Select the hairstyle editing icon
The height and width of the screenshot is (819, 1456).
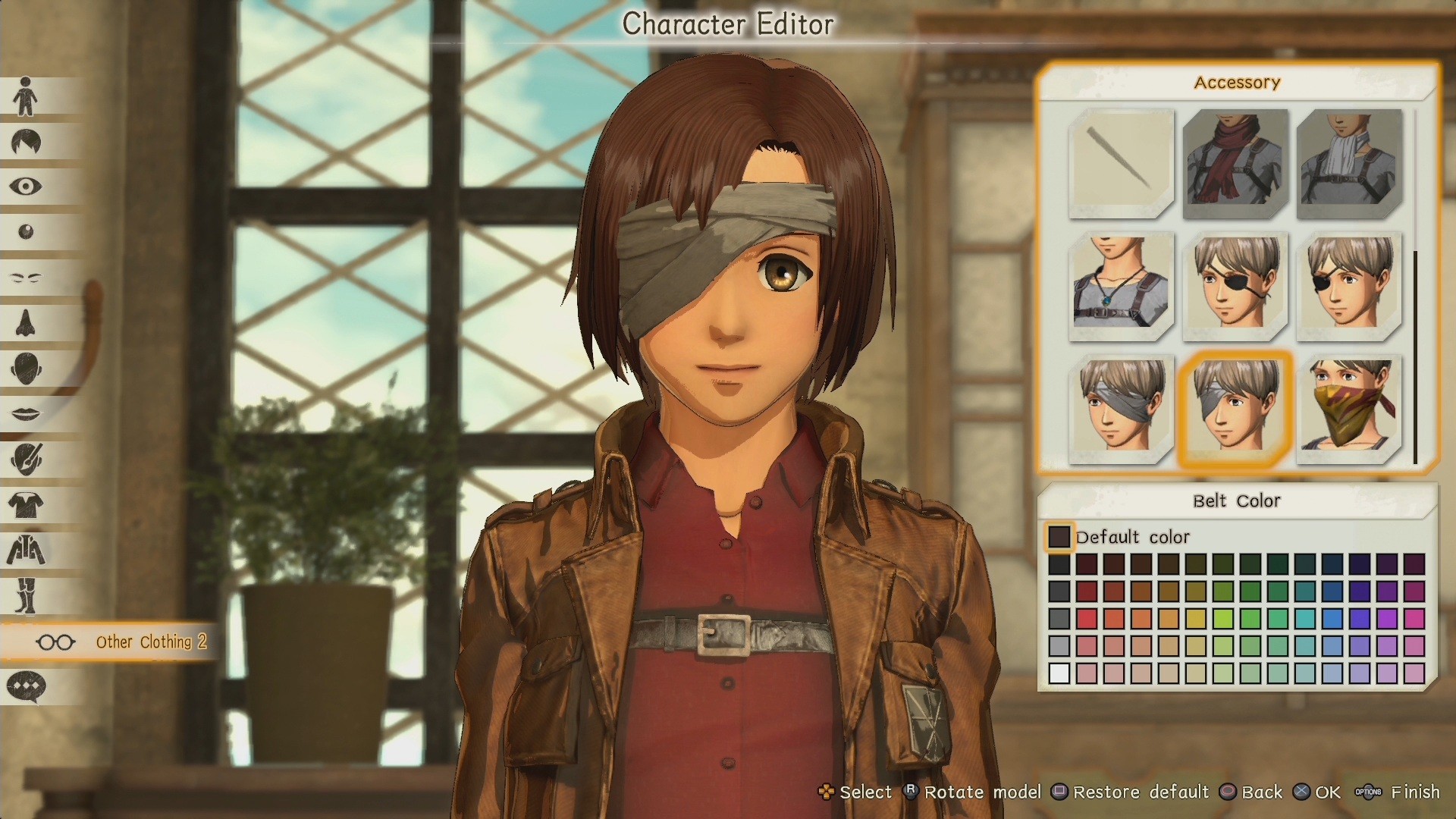pos(27,141)
